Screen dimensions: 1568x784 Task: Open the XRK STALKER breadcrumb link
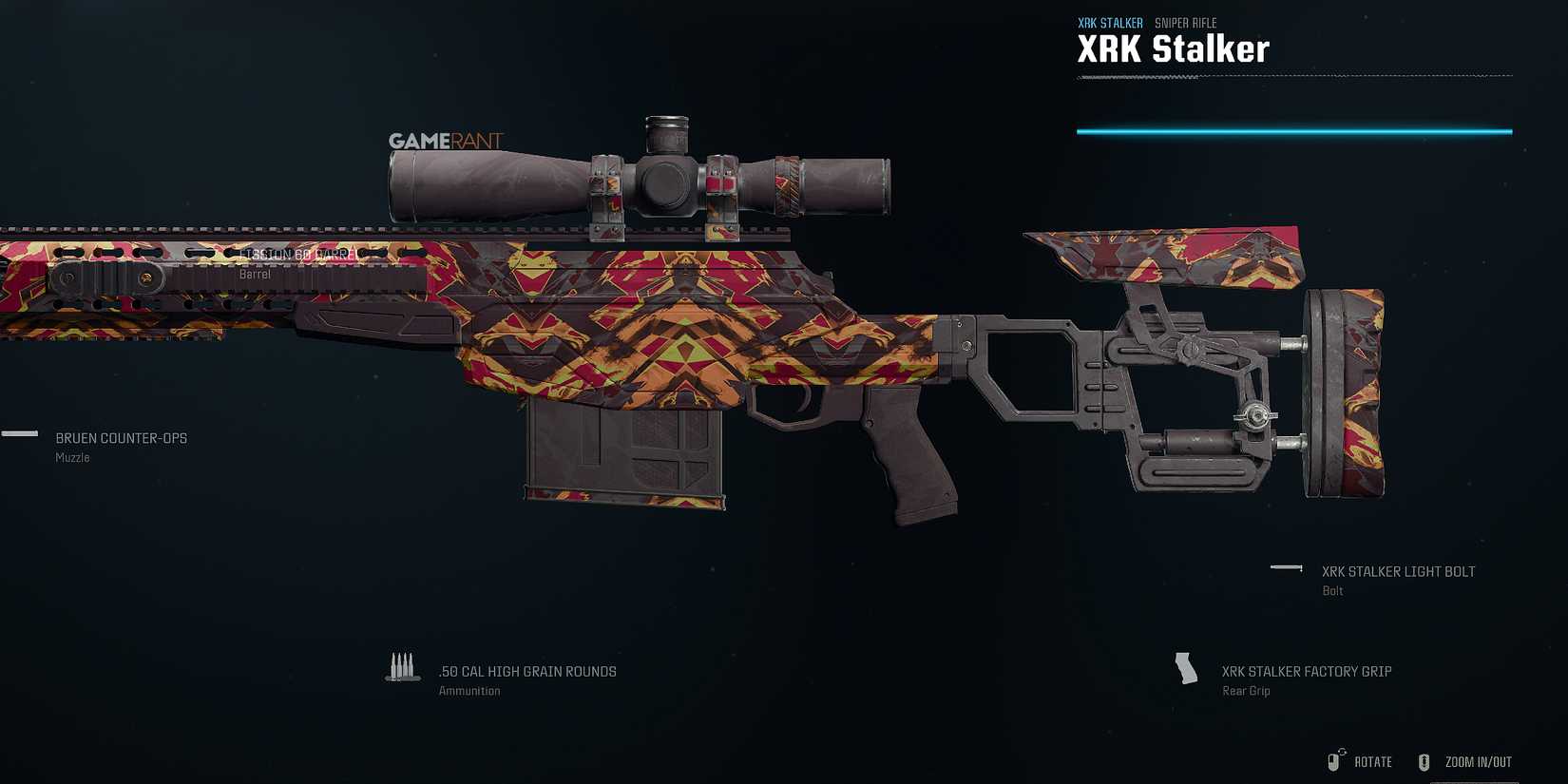click(x=1109, y=22)
